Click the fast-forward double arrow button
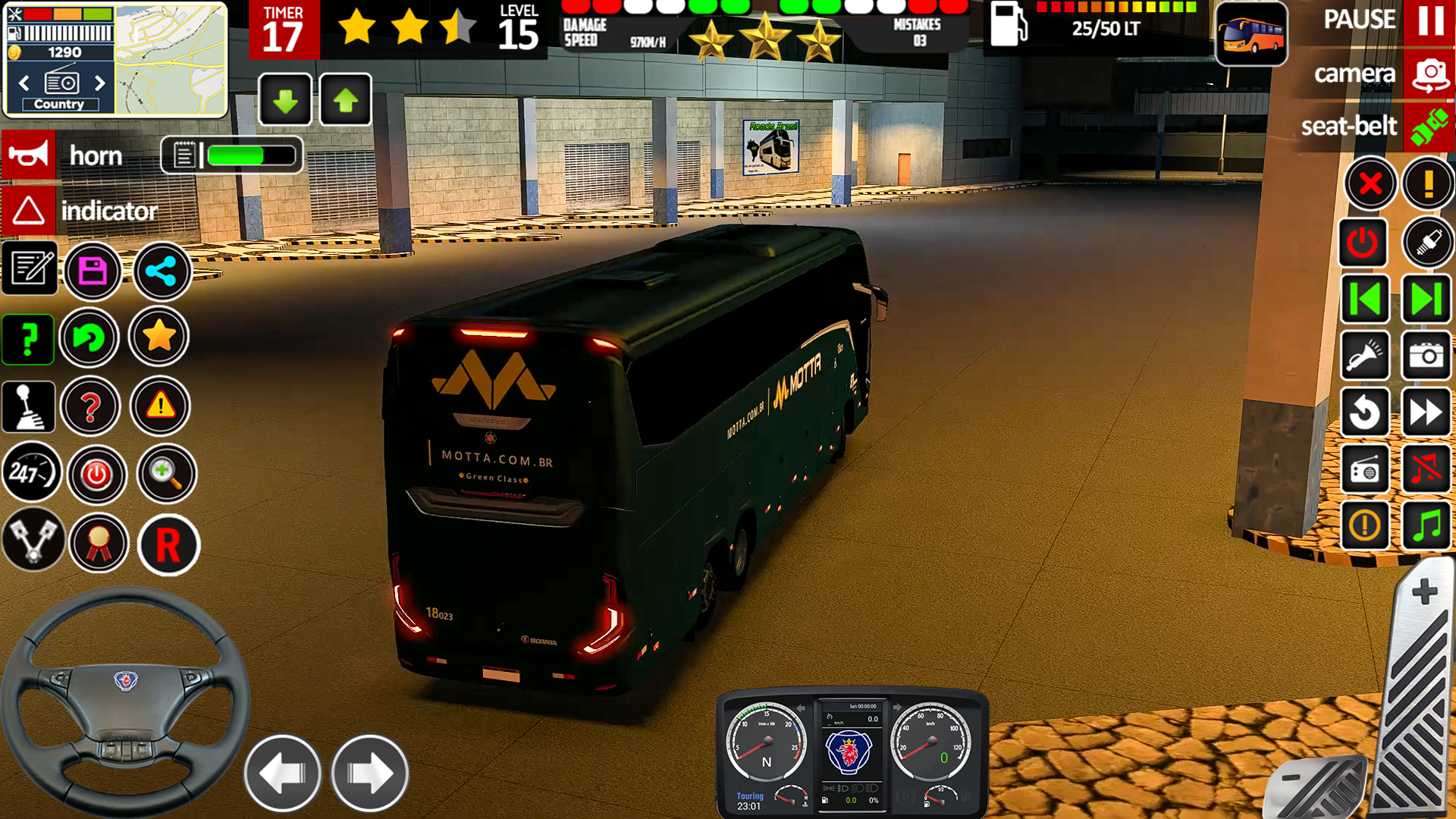This screenshot has height=819, width=1456. tap(1426, 413)
